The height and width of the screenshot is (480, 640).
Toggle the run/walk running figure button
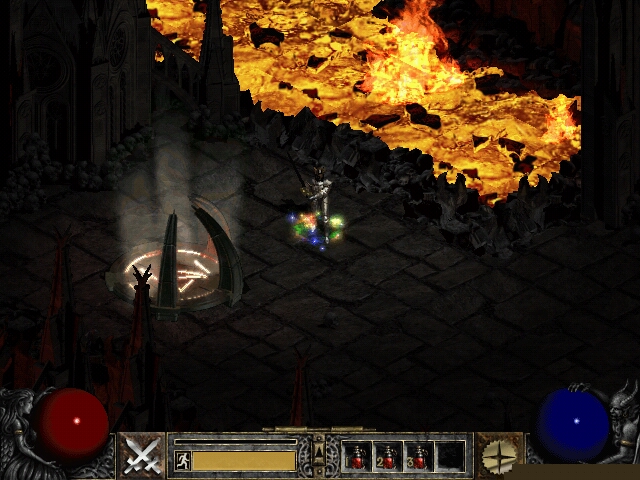point(182,461)
